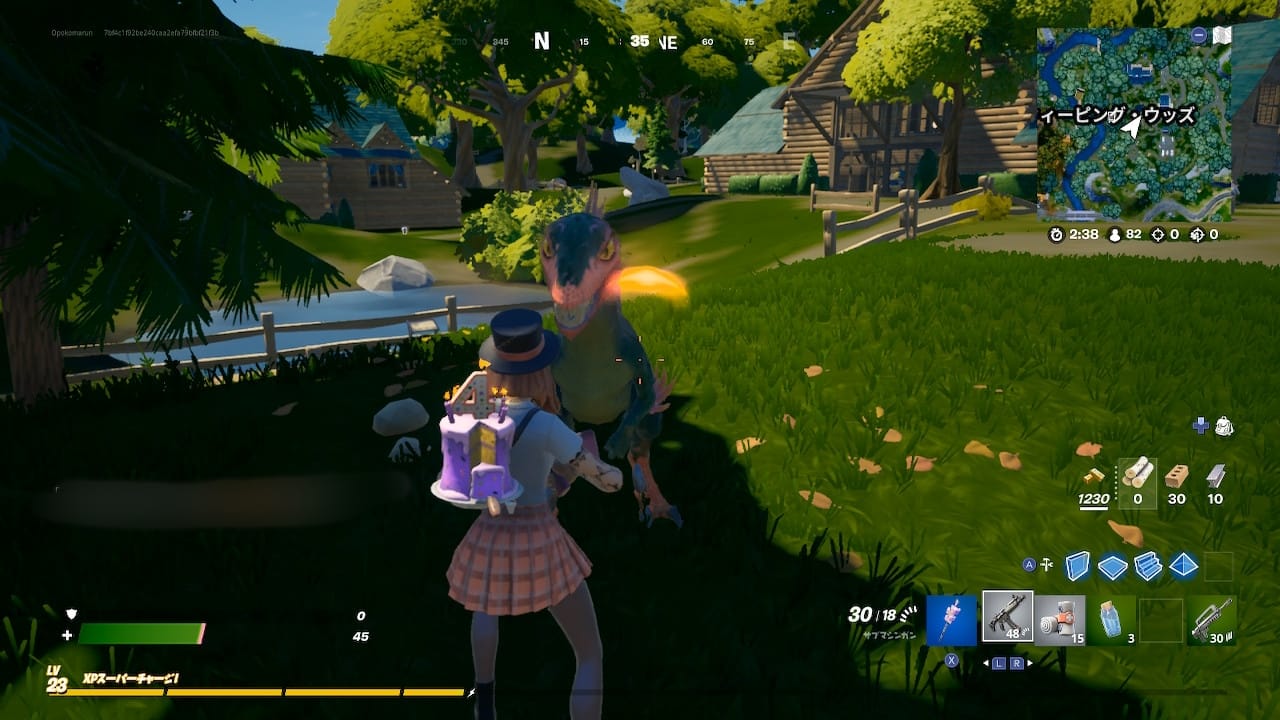Select the pyramid roof building piece
The image size is (1280, 720).
(x=1183, y=566)
